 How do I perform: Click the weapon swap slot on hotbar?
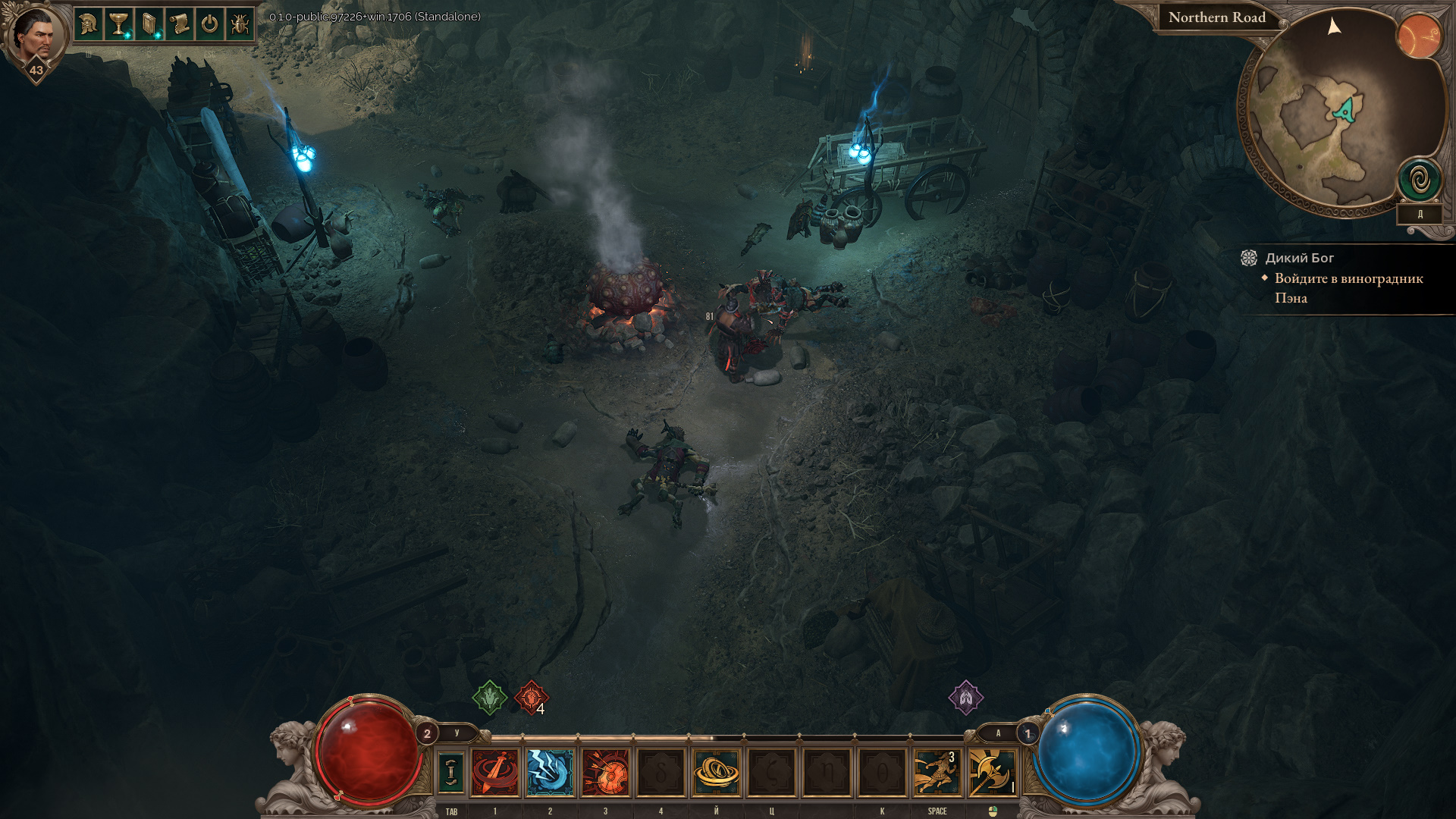(451, 772)
